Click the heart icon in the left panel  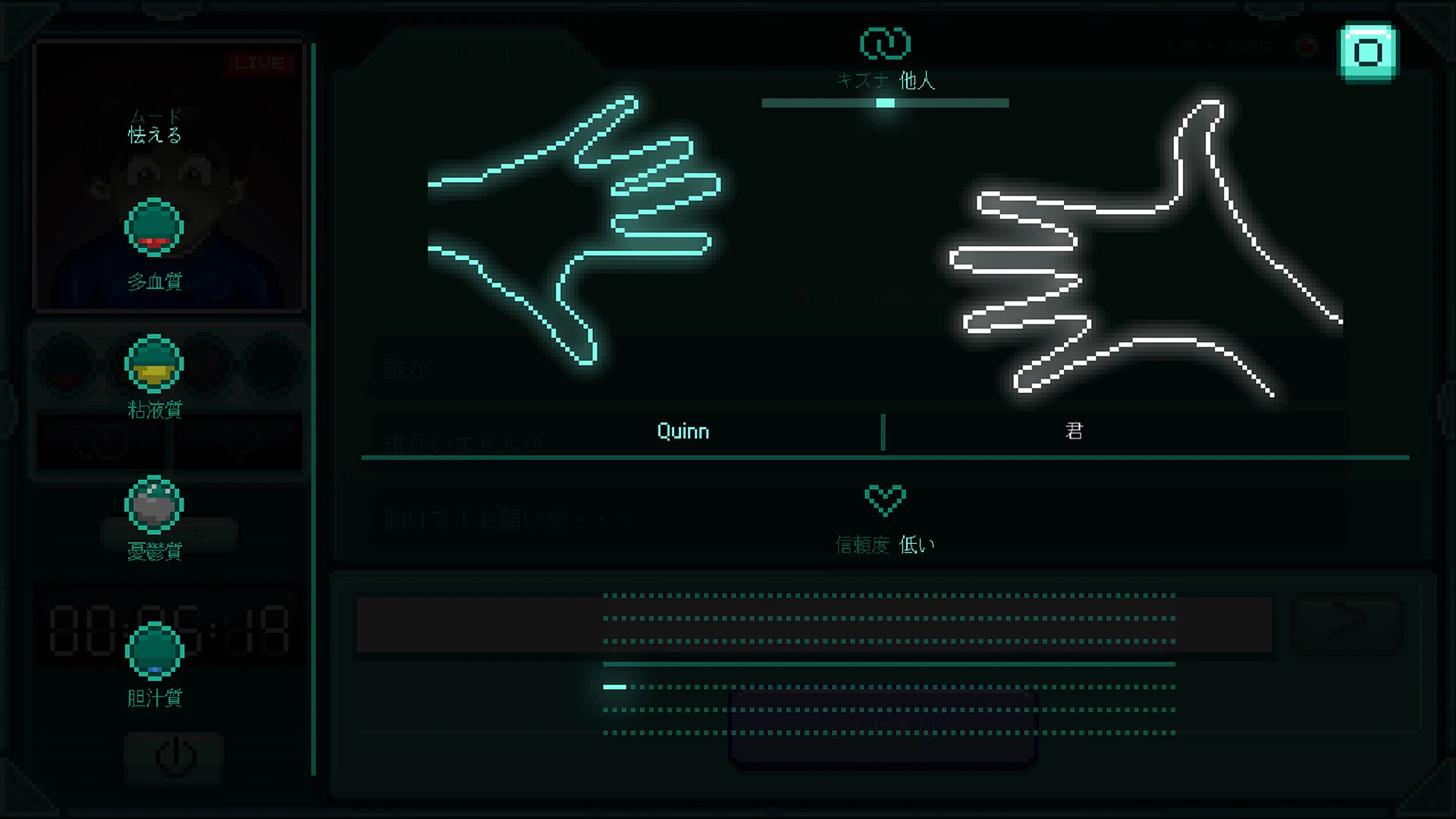pos(238,444)
